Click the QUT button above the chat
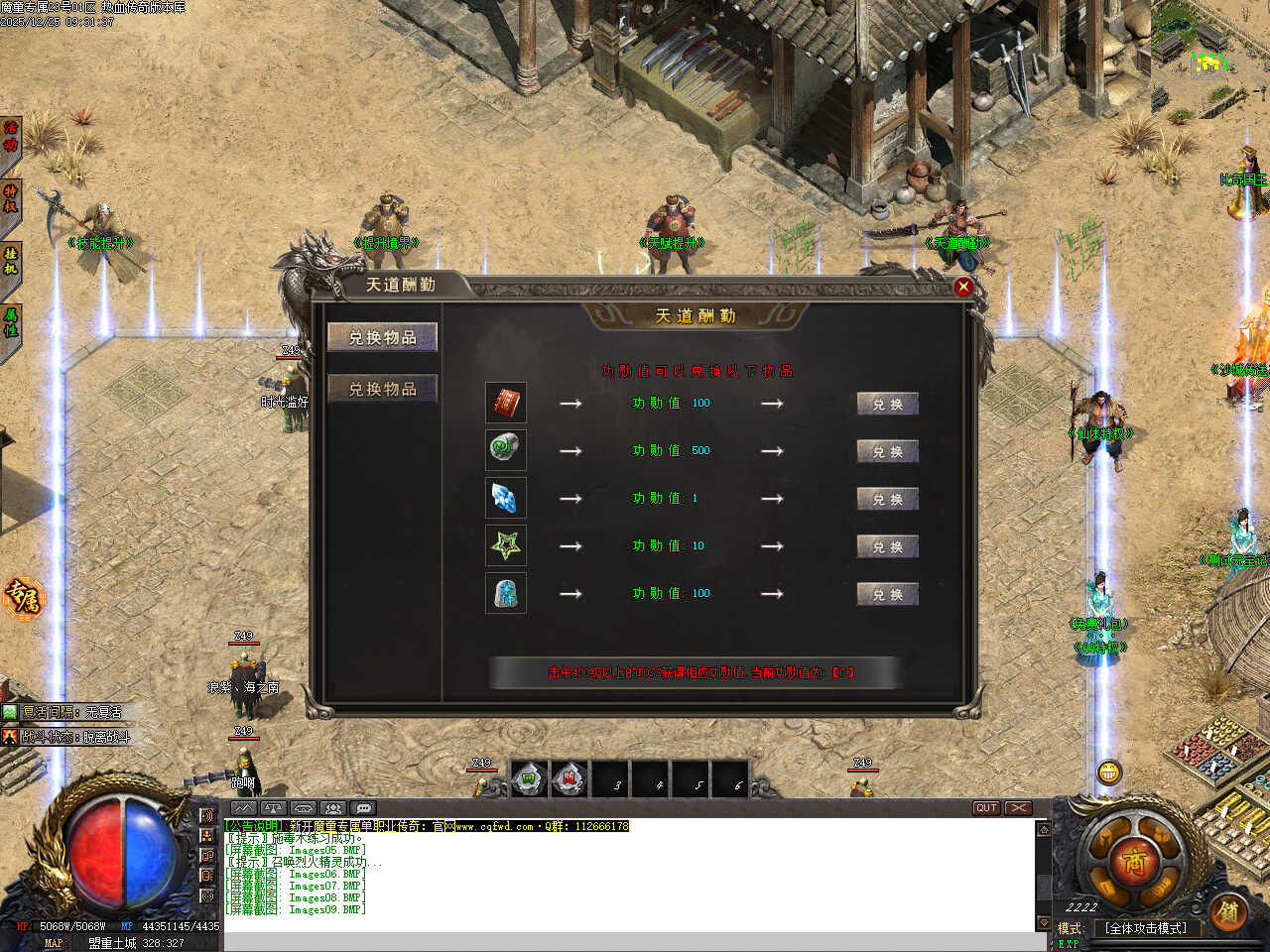The width and height of the screenshot is (1270, 952). coord(985,808)
